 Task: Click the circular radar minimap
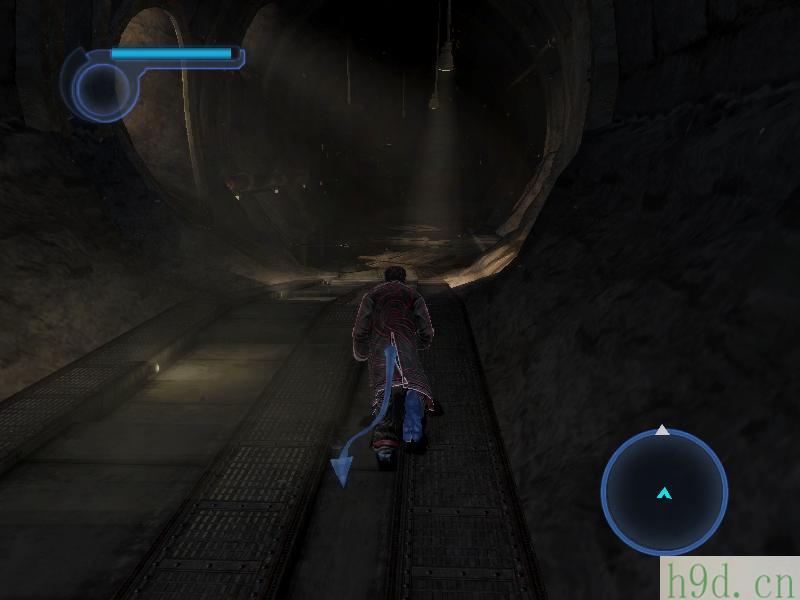point(664,492)
